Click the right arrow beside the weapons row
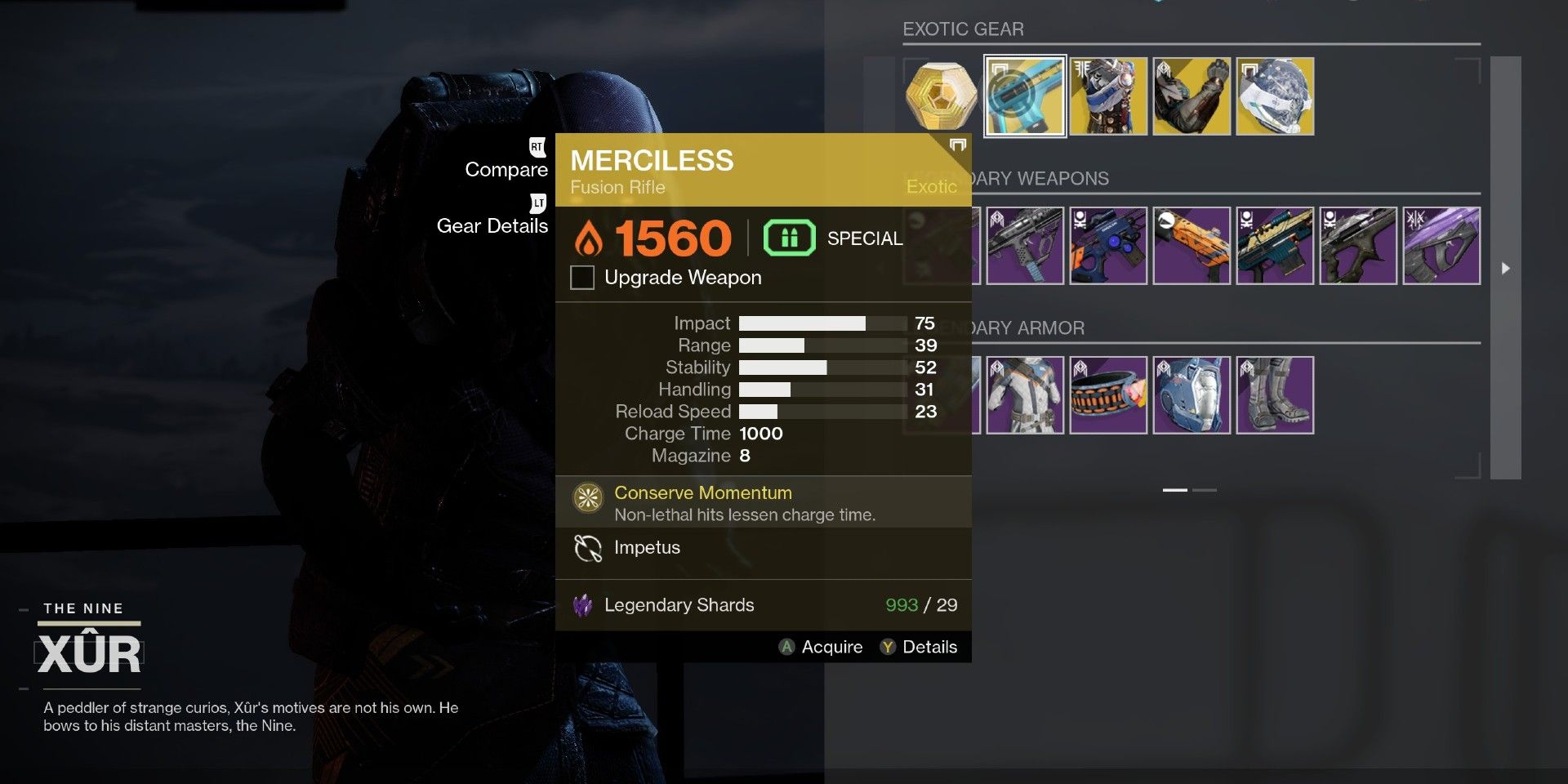The height and width of the screenshot is (784, 1568). [1504, 267]
